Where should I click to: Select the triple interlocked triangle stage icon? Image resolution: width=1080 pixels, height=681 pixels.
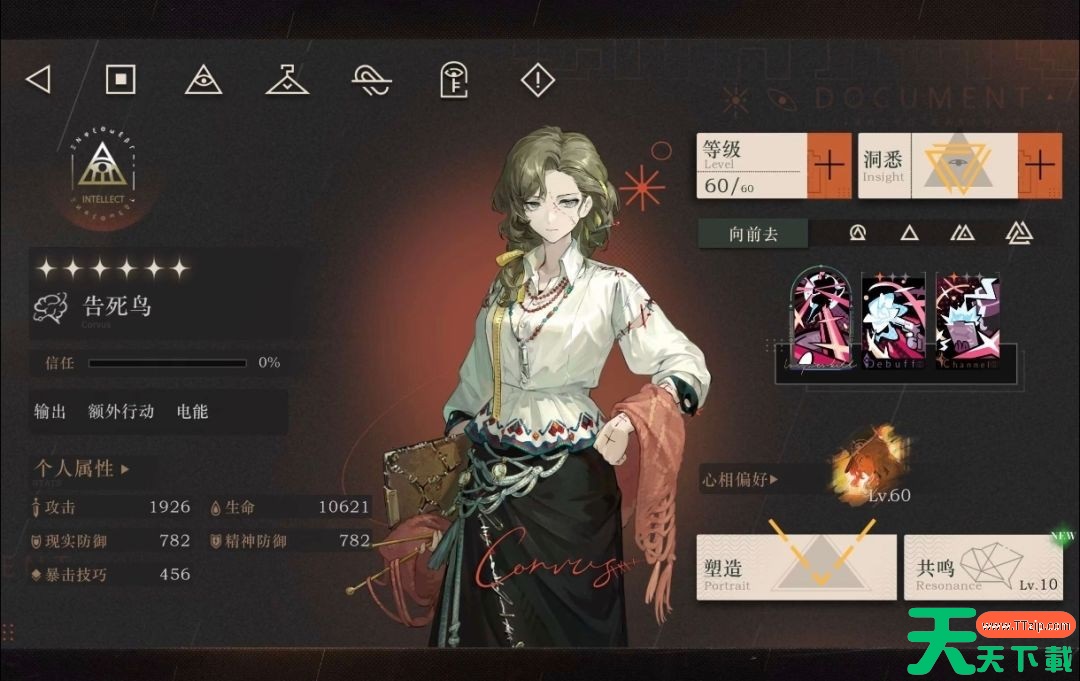point(1019,233)
